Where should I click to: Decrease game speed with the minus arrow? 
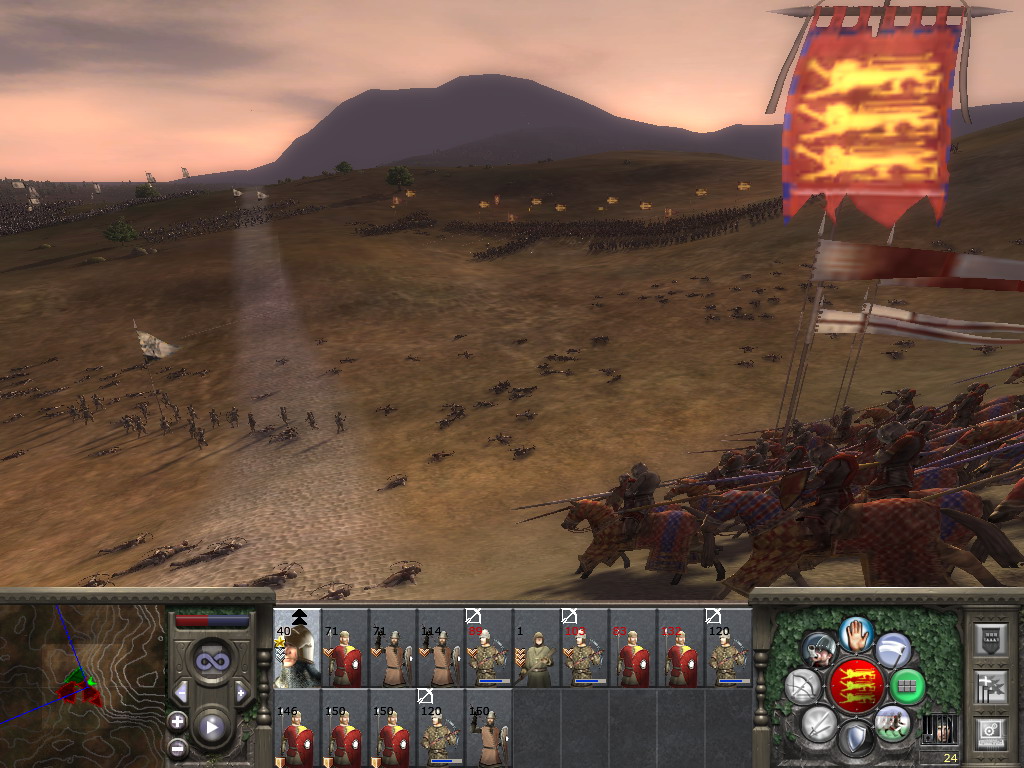tap(181, 692)
